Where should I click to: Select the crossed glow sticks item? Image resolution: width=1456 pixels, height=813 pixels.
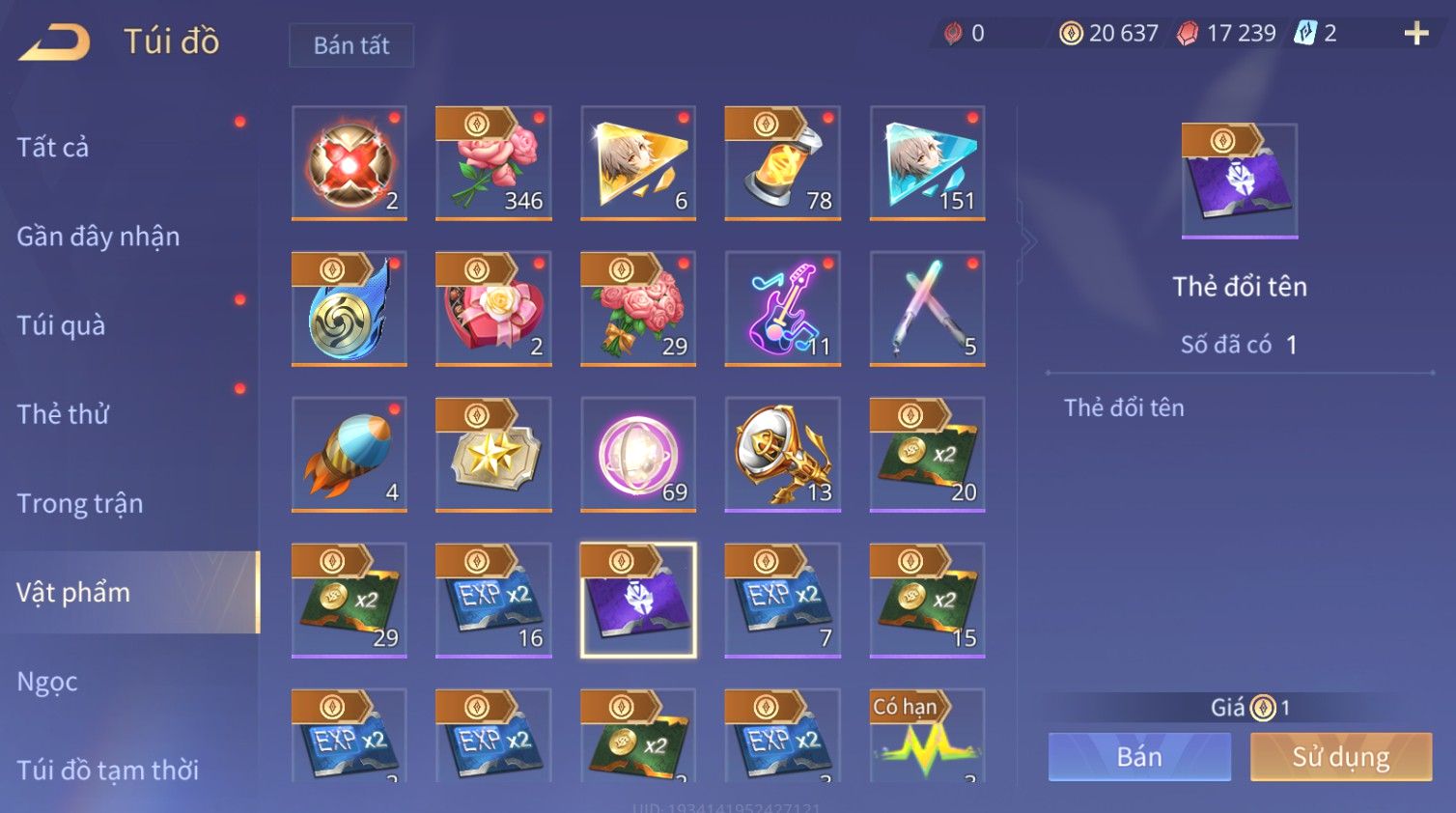(x=927, y=309)
